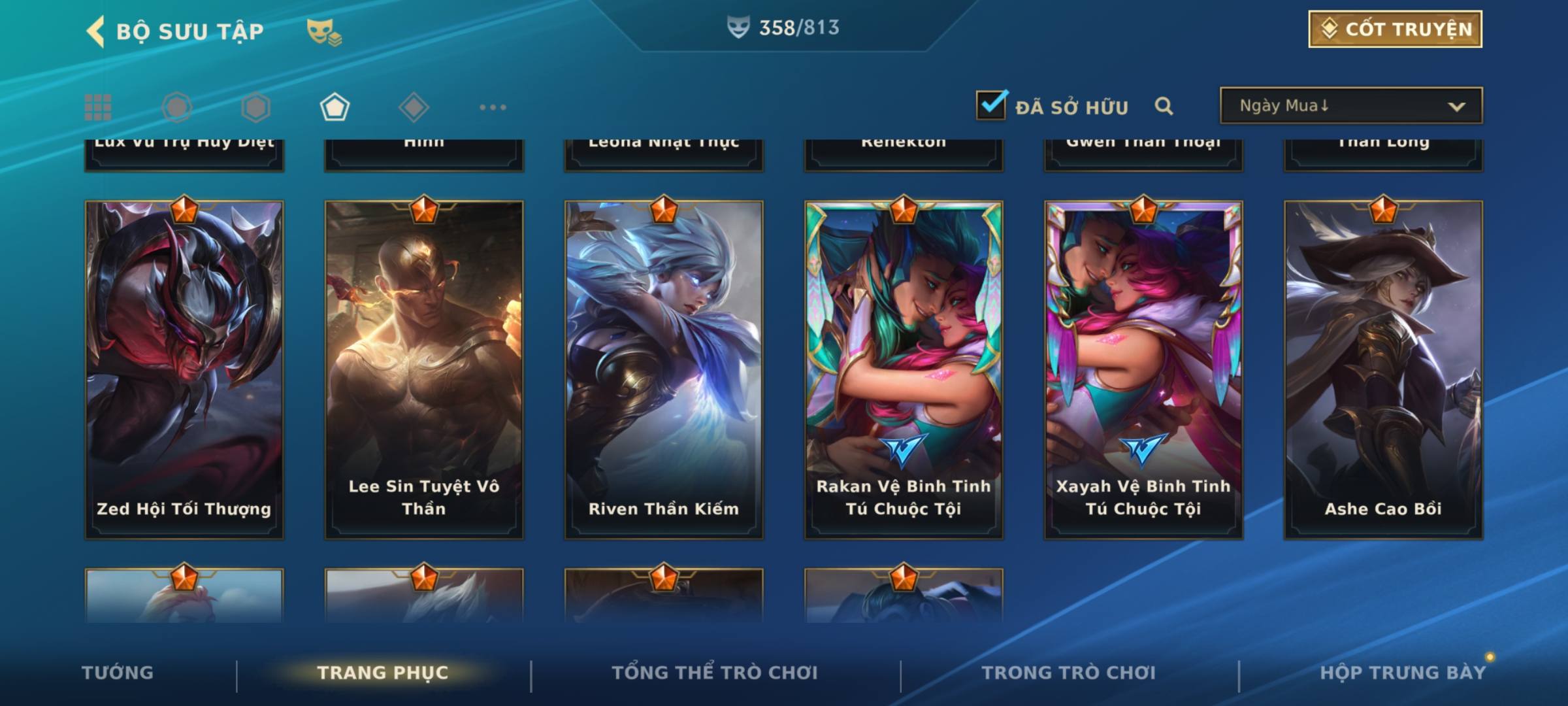Screen dimensions: 1568x706
Task: Select the all-skins grid filter
Action: click(x=98, y=107)
